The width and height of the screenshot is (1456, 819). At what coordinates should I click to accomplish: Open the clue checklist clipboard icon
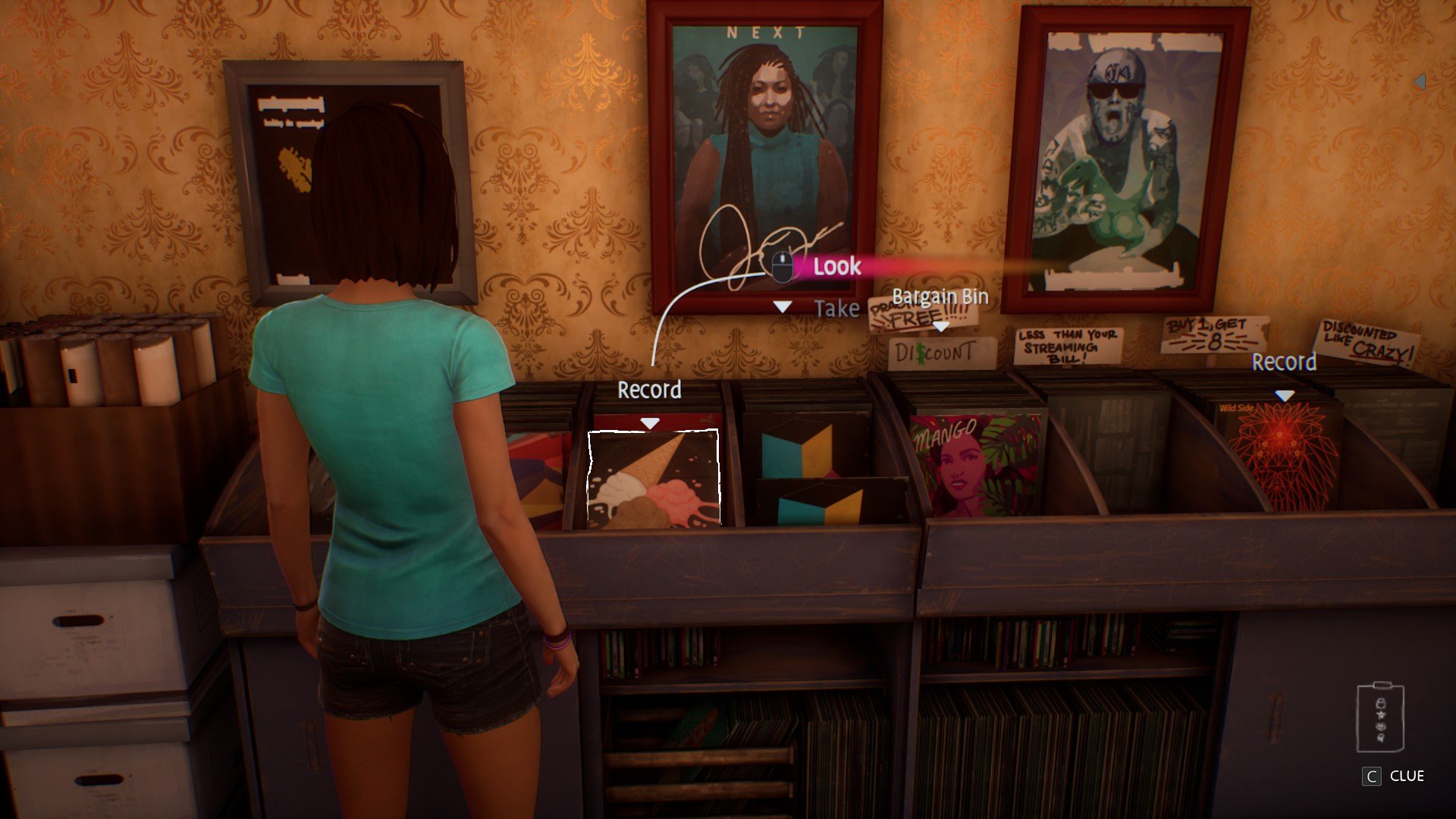(1379, 718)
